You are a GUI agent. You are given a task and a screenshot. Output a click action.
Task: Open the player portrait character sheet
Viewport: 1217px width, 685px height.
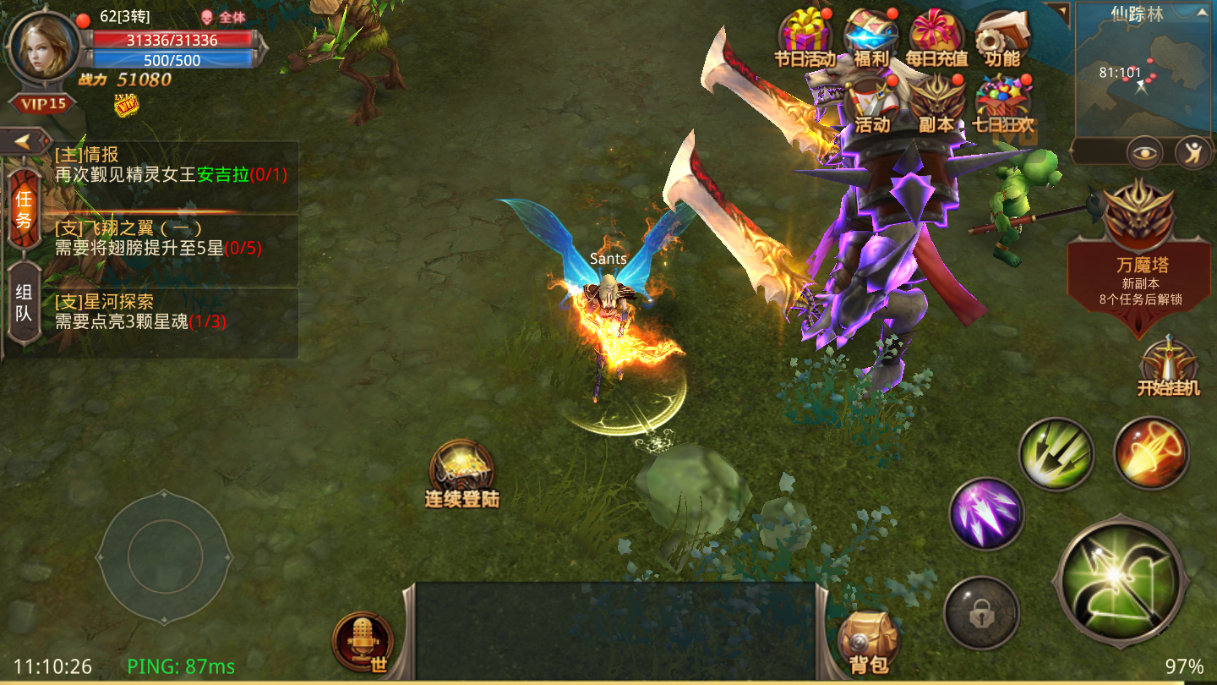(42, 48)
